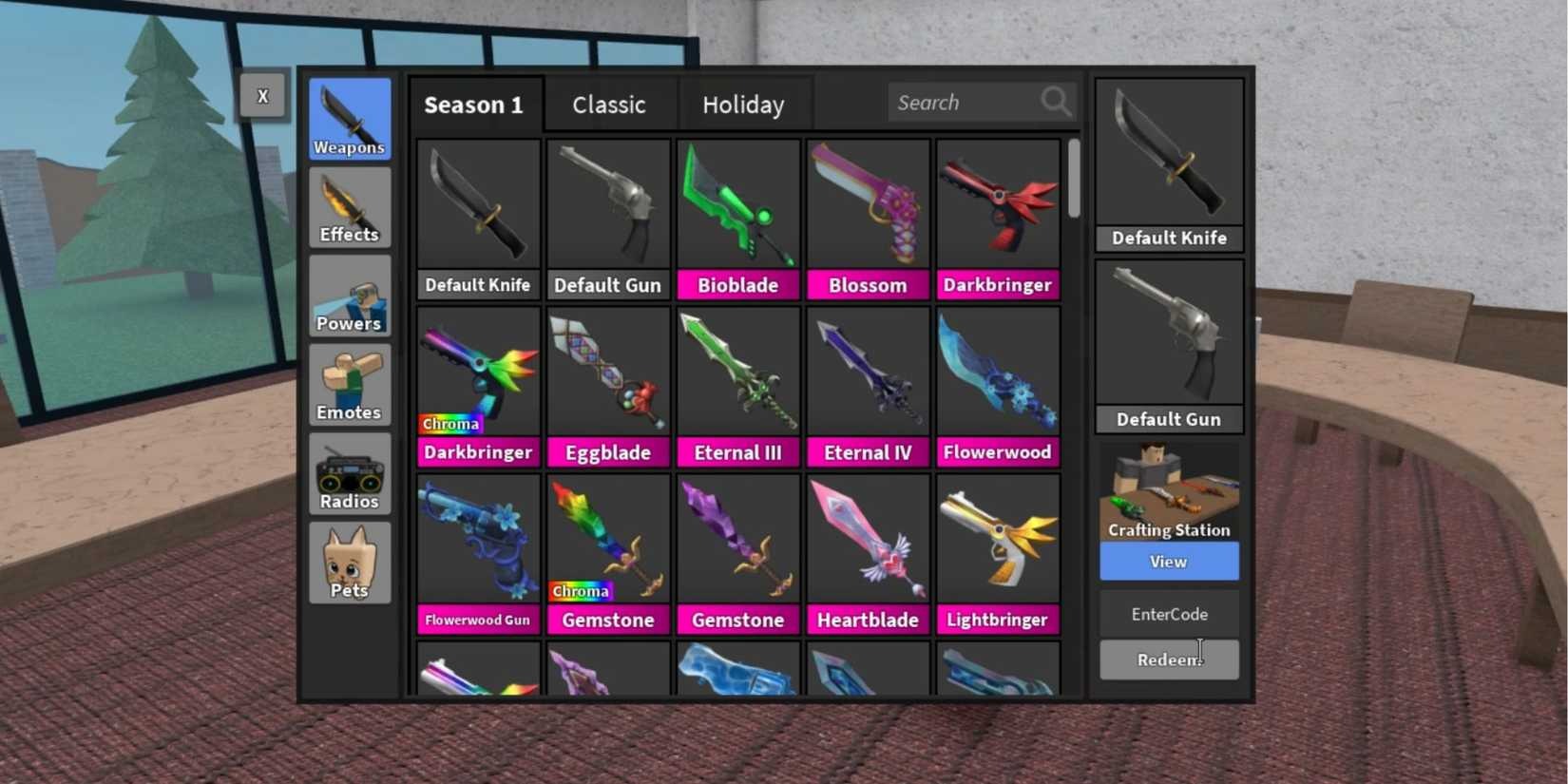The width and height of the screenshot is (1568, 784).
Task: View the Crafting Station
Action: [1169, 562]
